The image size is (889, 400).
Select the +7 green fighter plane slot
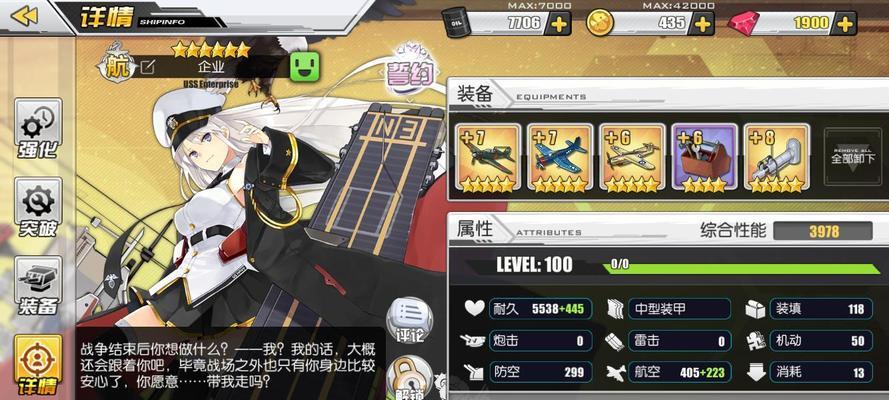488,157
